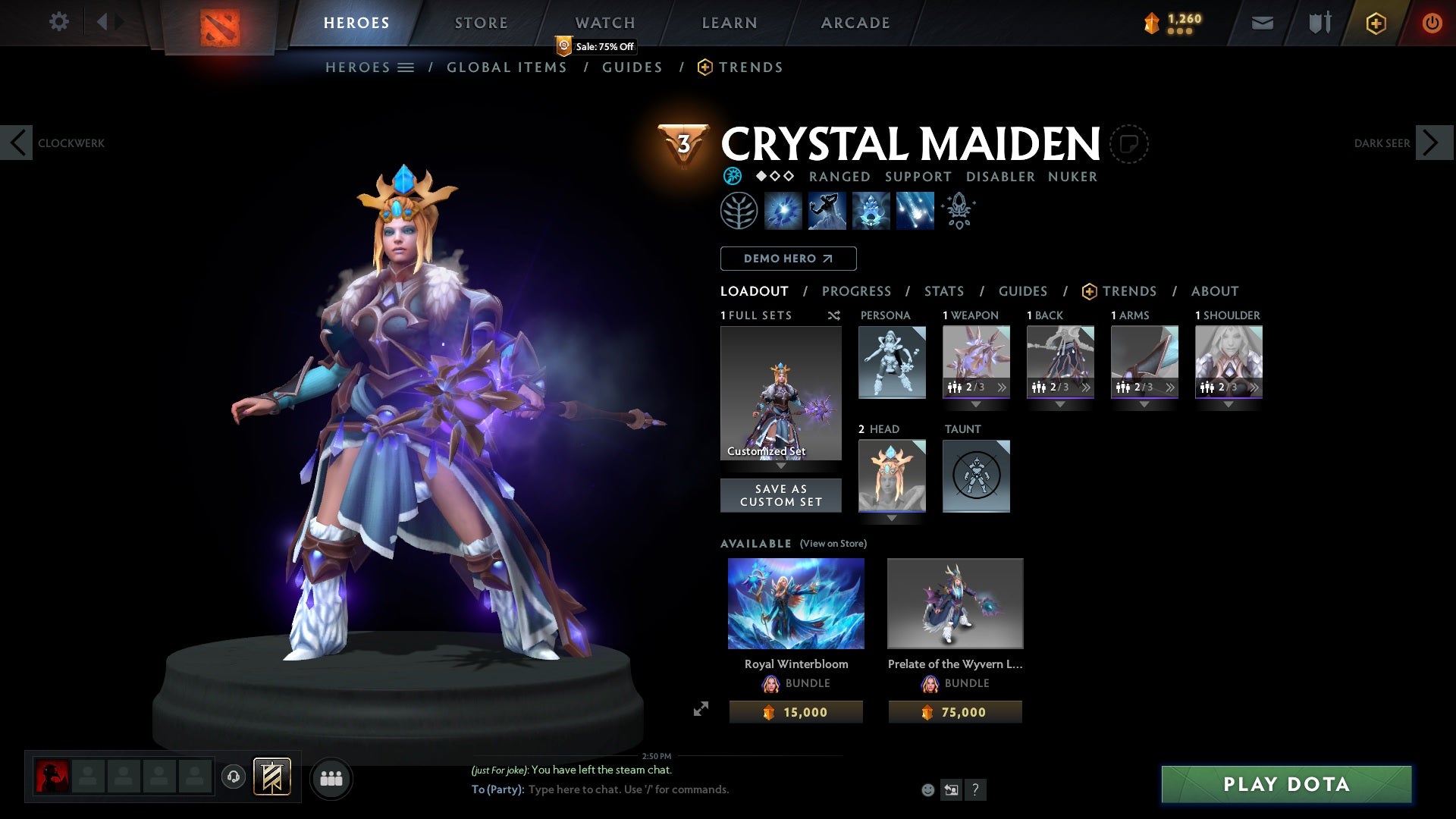Open the heroes hamburger menu in the breadcrumb
The image size is (1456, 819).
[406, 67]
